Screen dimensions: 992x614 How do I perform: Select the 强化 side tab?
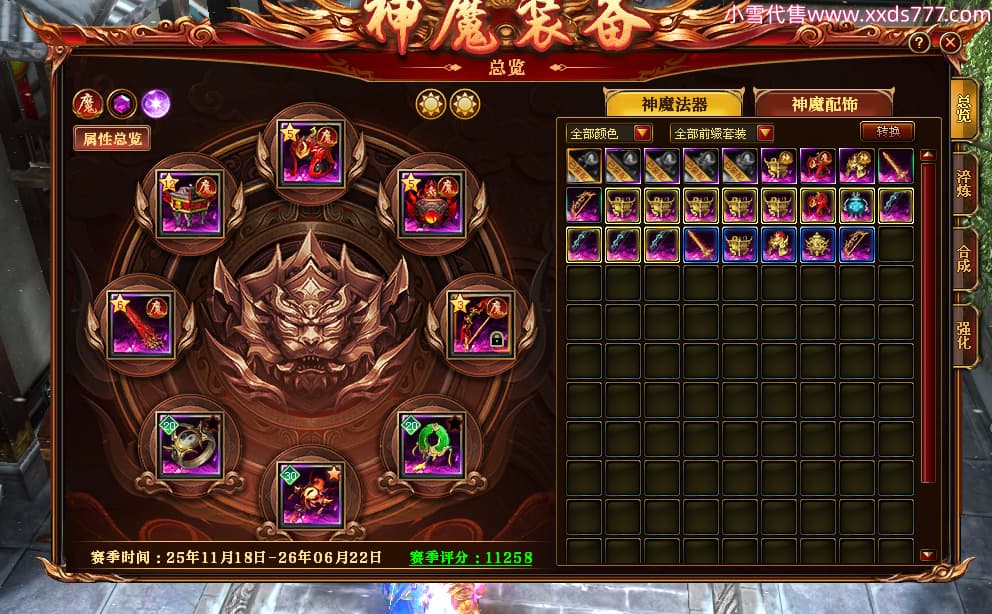[964, 338]
